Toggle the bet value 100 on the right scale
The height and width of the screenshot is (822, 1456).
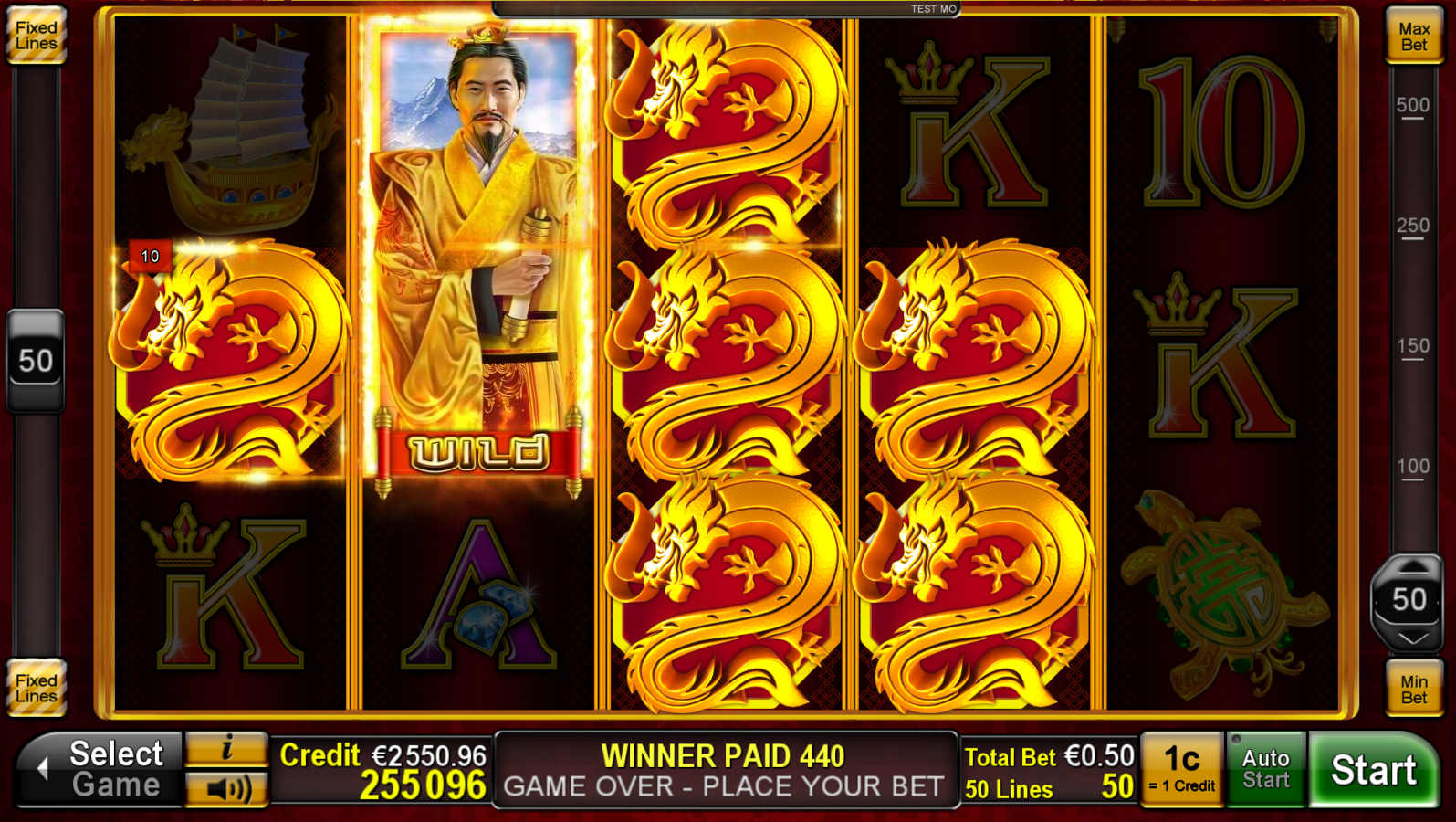1411,466
